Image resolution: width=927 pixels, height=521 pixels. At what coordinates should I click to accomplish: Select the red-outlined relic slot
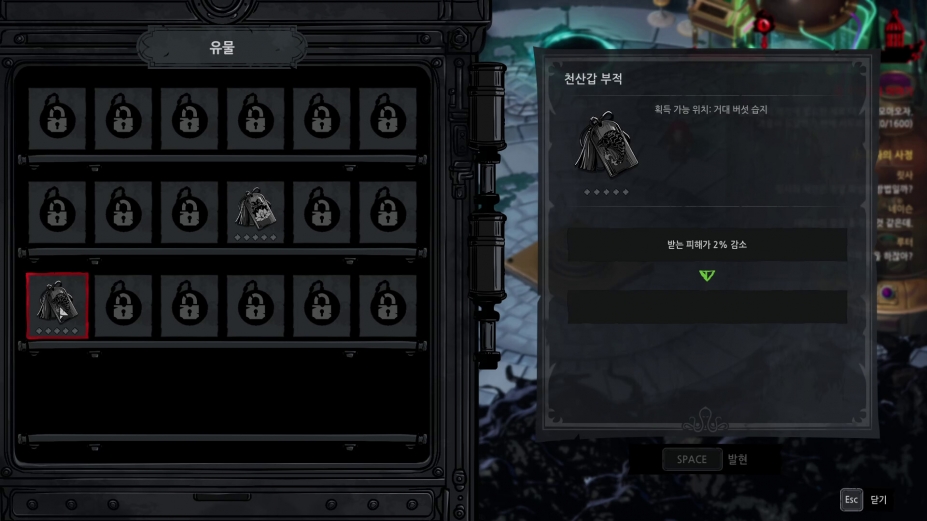click(x=58, y=306)
